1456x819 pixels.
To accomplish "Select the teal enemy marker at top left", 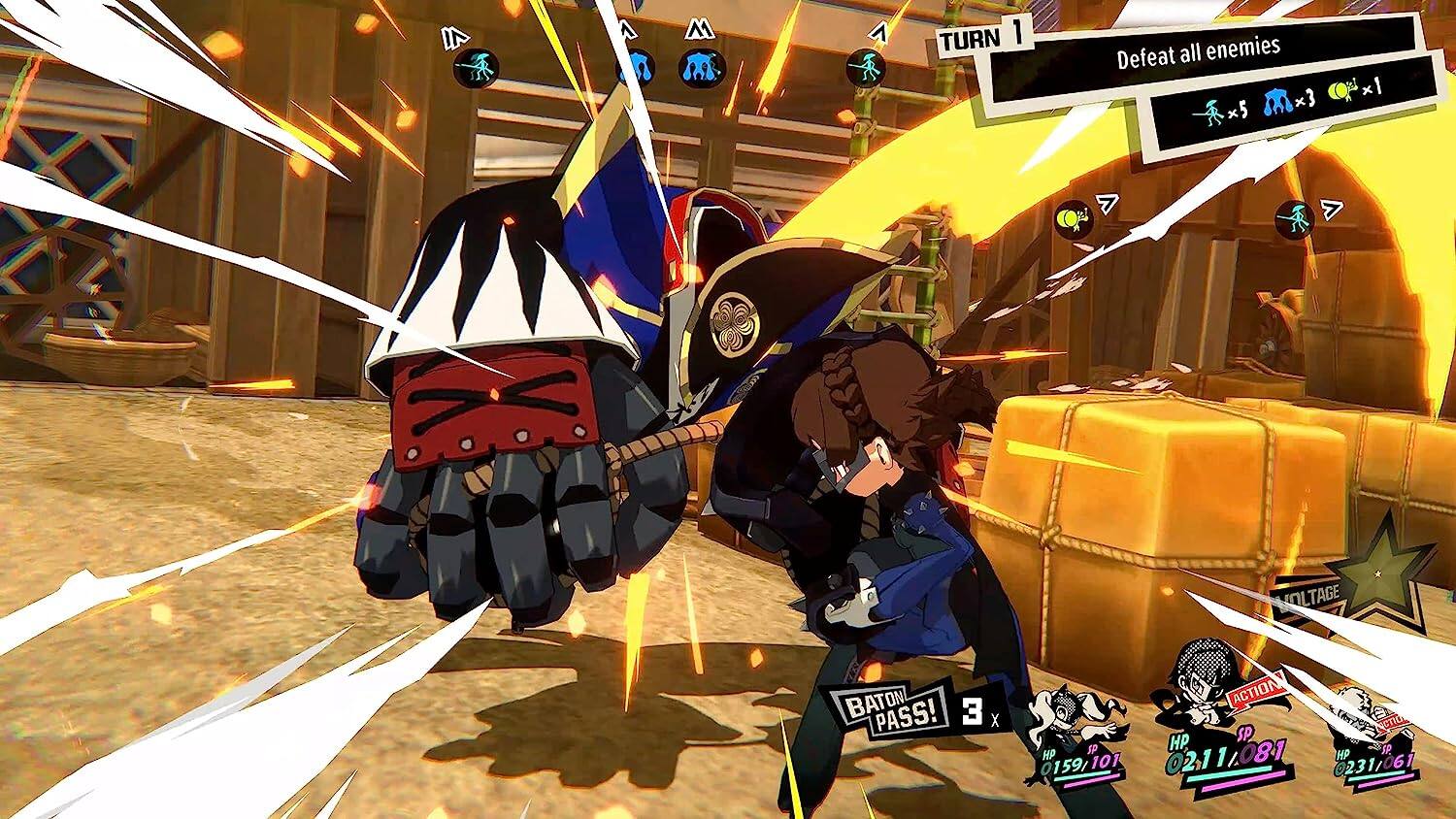I will coord(476,66).
